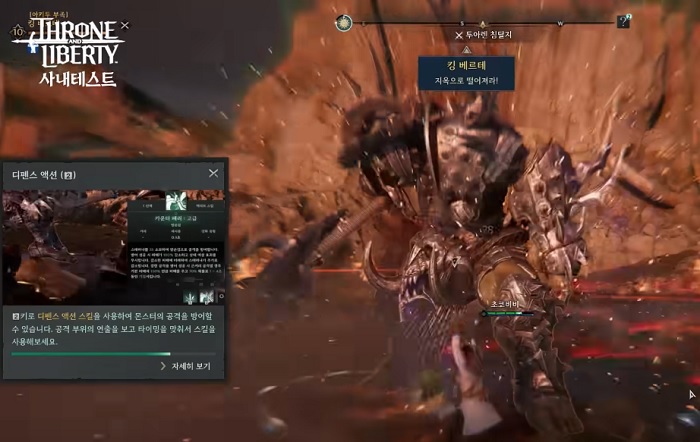Click the question mark help icon

624,21
